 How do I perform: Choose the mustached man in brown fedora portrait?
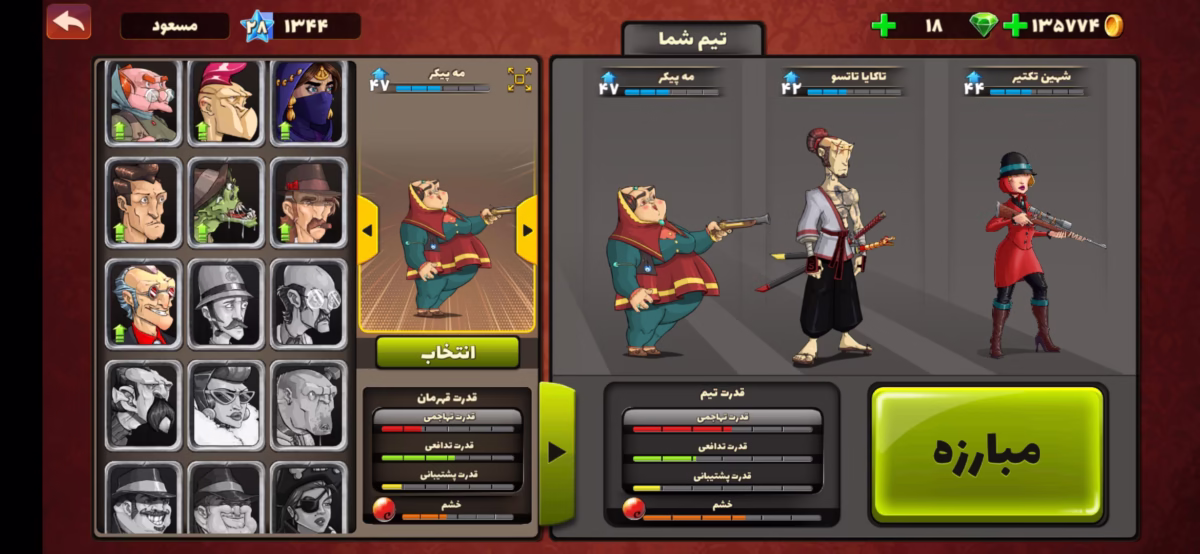(308, 202)
